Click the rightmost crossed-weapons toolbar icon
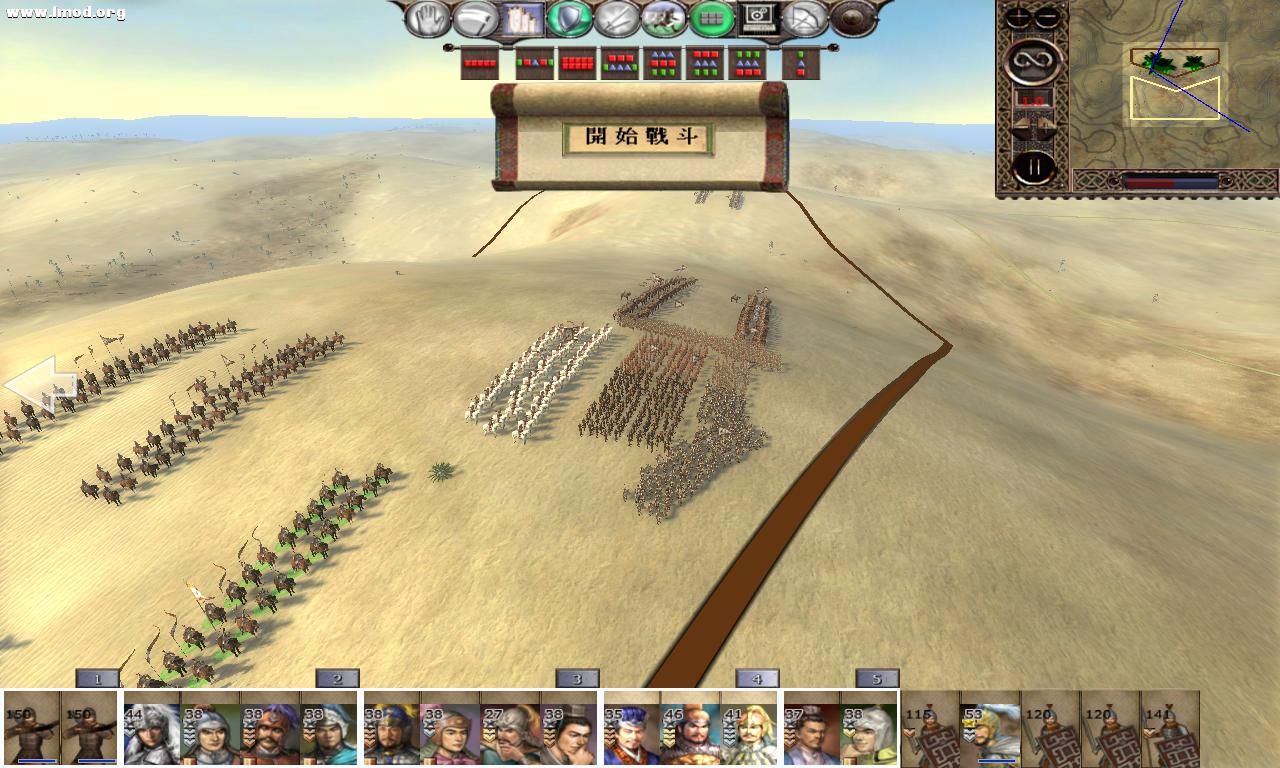This screenshot has height=768, width=1280. 806,16
